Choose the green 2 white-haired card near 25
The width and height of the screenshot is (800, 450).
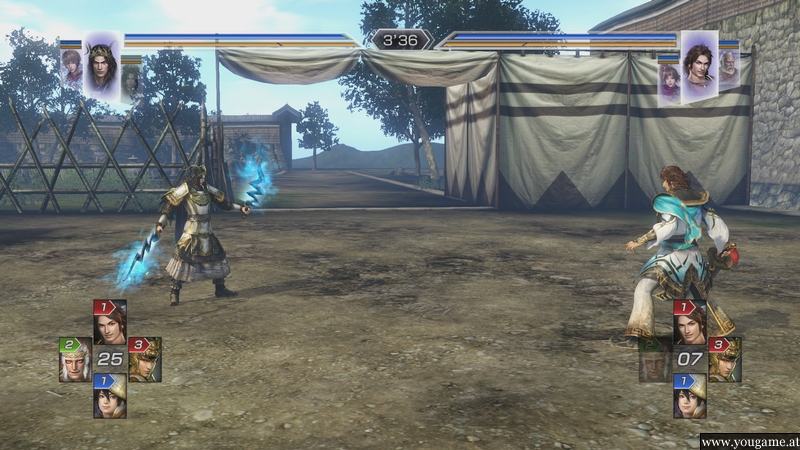(75, 359)
